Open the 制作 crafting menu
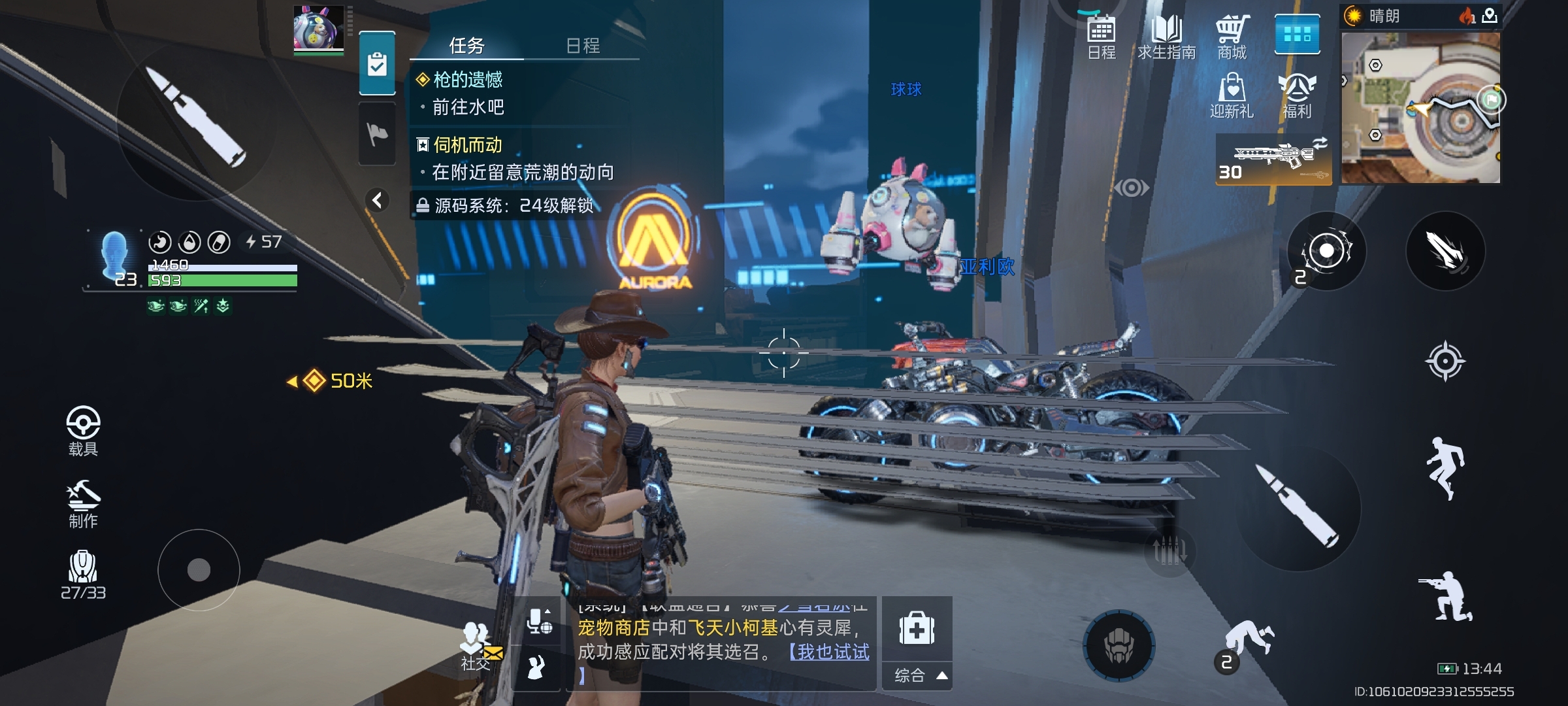 click(x=83, y=503)
